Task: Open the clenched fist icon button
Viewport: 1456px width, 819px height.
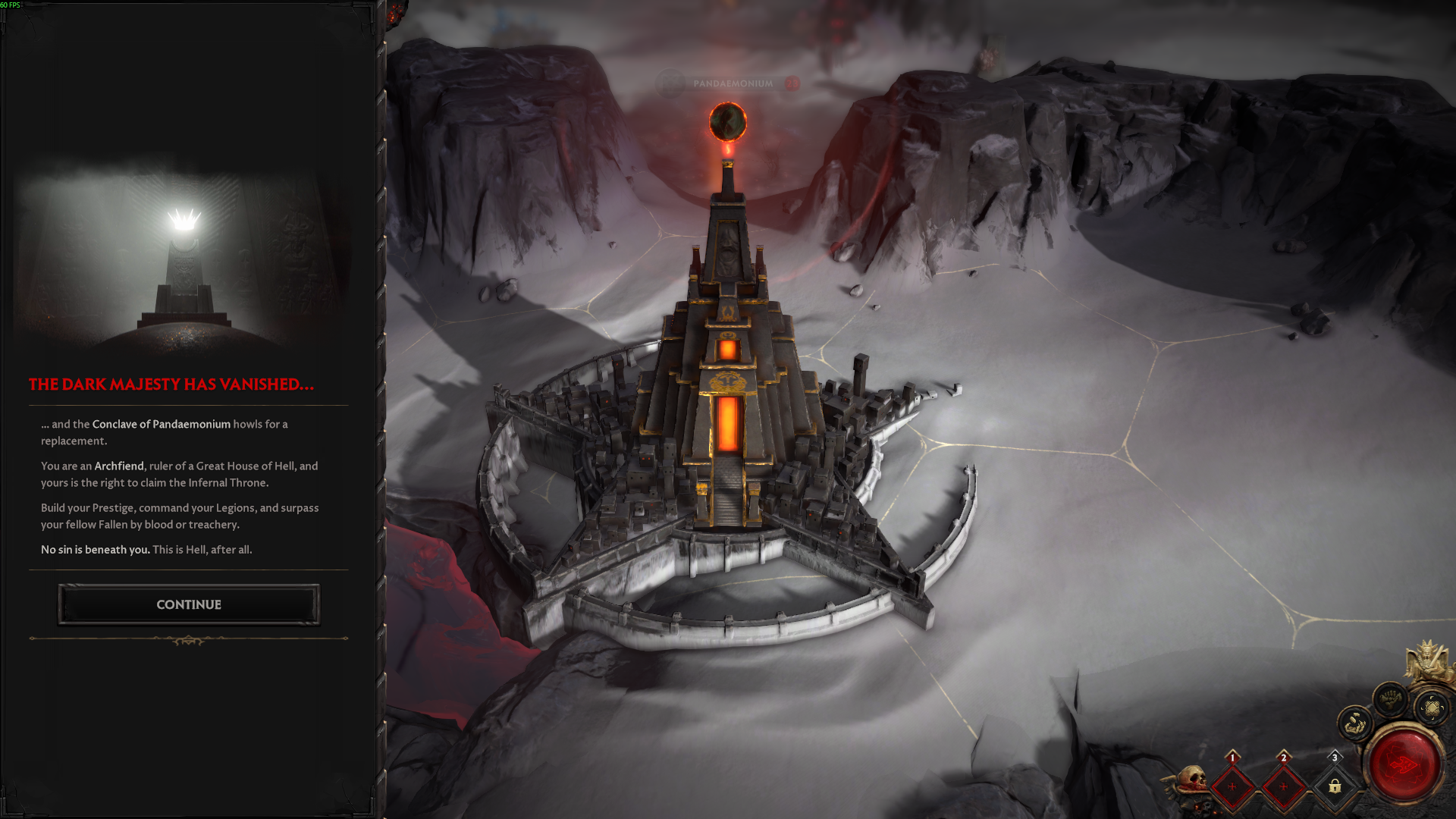Action: click(x=1390, y=699)
